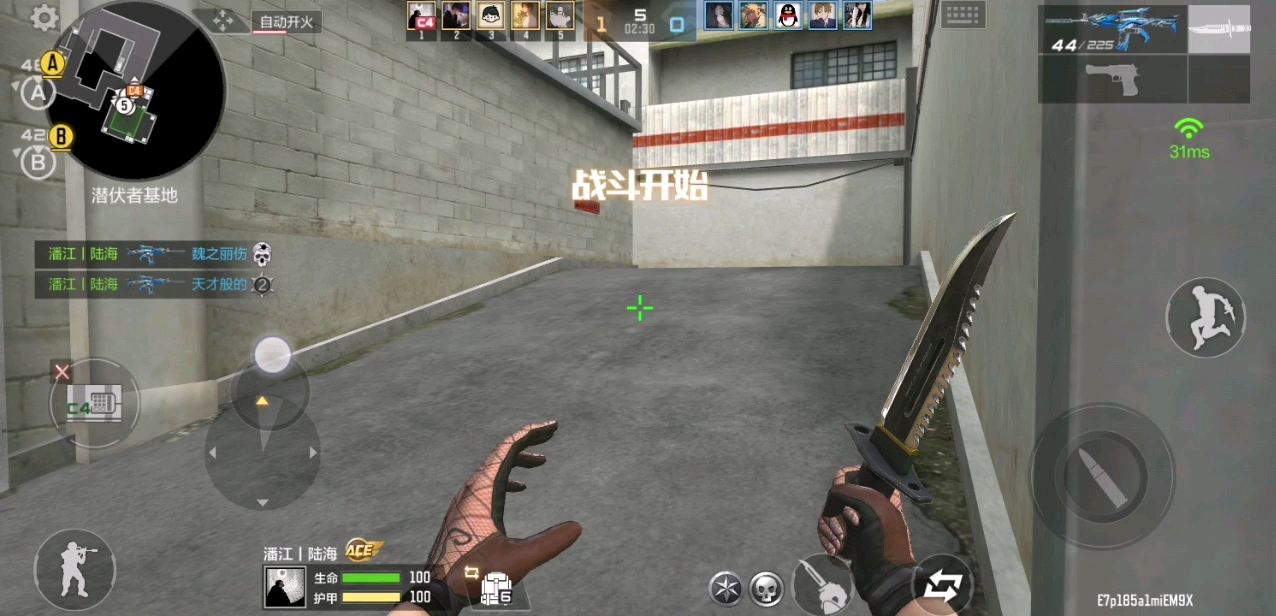Viewport: 1276px width, 616px height.
Task: Dismiss the C4 button with red X
Action: tap(62, 372)
